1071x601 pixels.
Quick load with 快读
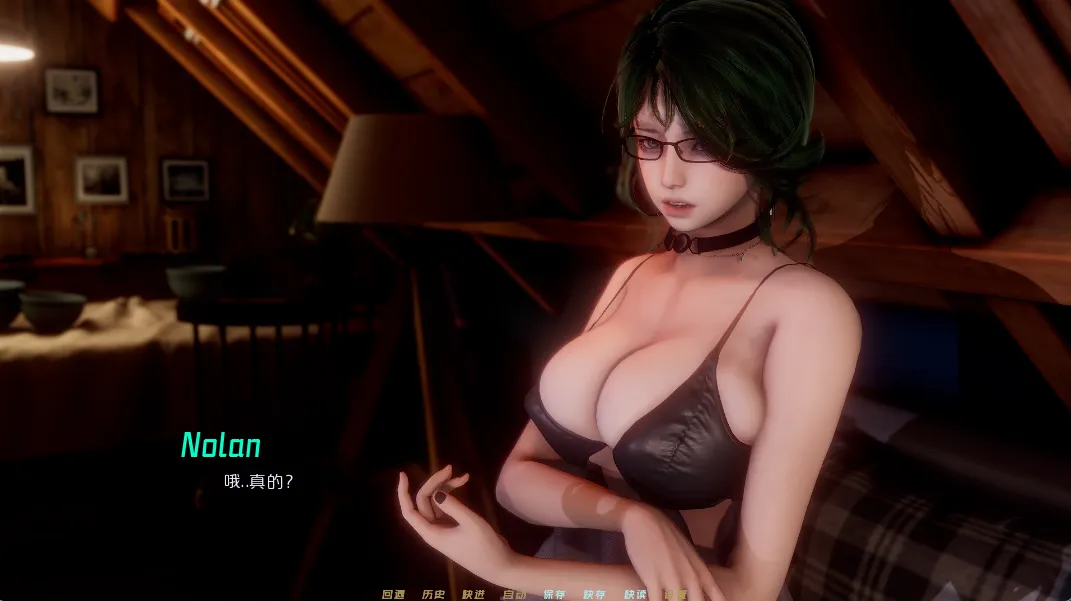[635, 594]
